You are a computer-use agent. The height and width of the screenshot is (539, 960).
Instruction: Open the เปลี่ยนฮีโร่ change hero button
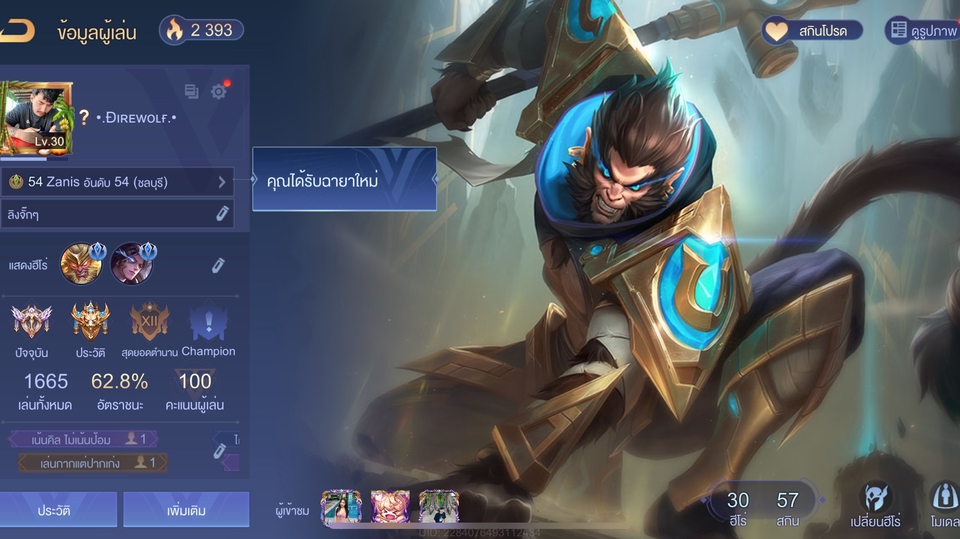(876, 503)
